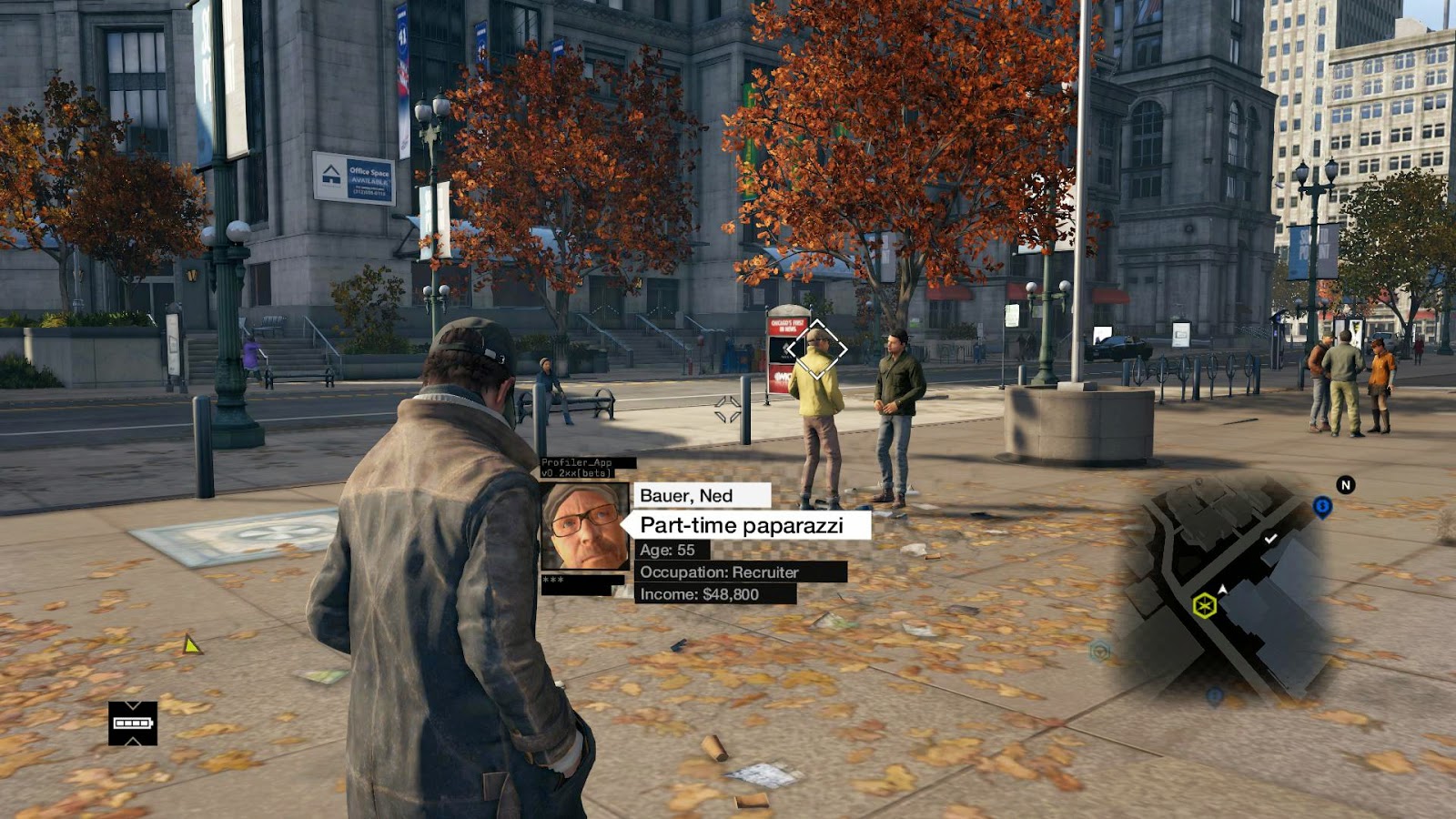Click the yellow hexagon marker on minimap

(1205, 605)
